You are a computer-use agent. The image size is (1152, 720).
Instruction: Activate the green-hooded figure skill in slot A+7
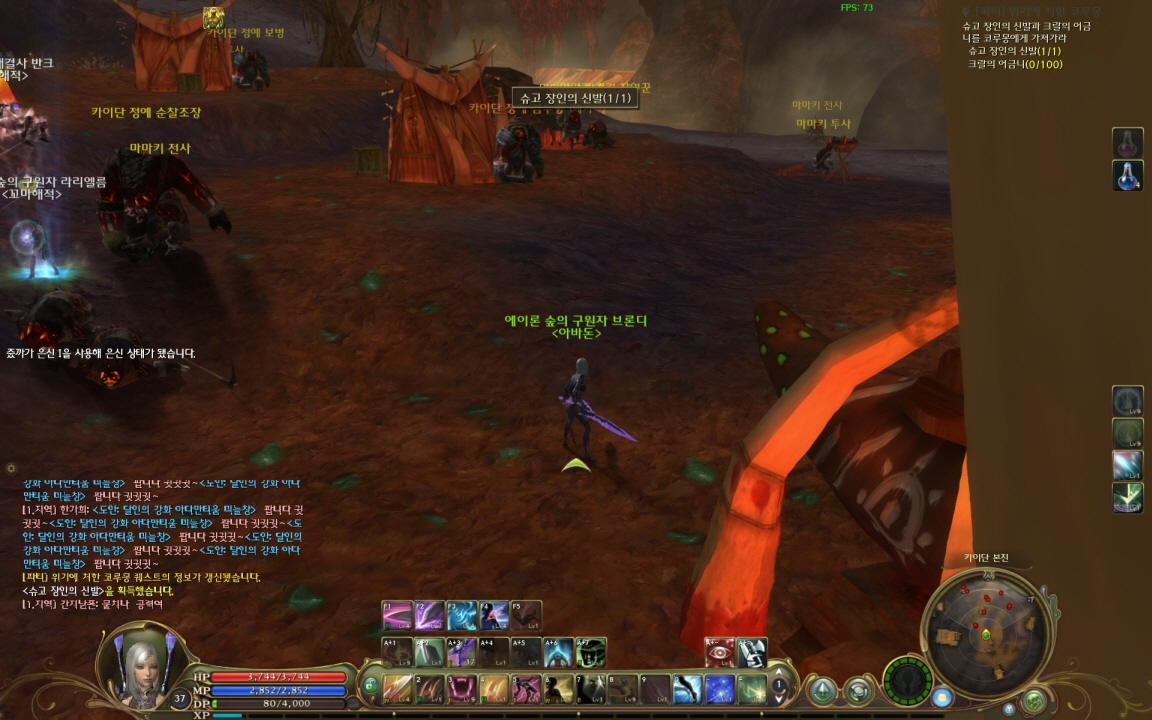coord(591,652)
